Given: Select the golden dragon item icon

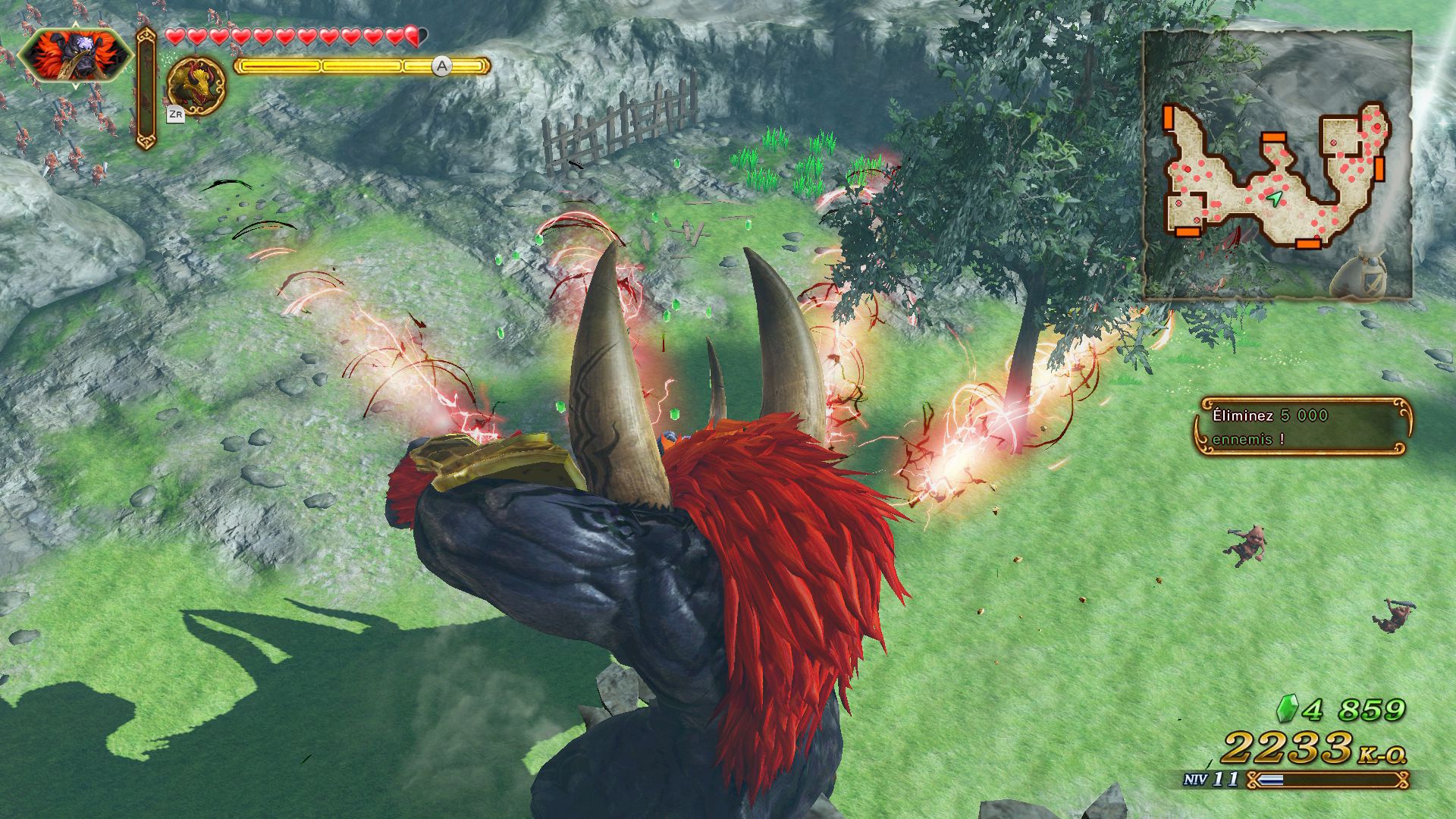Looking at the screenshot, I should tap(196, 86).
